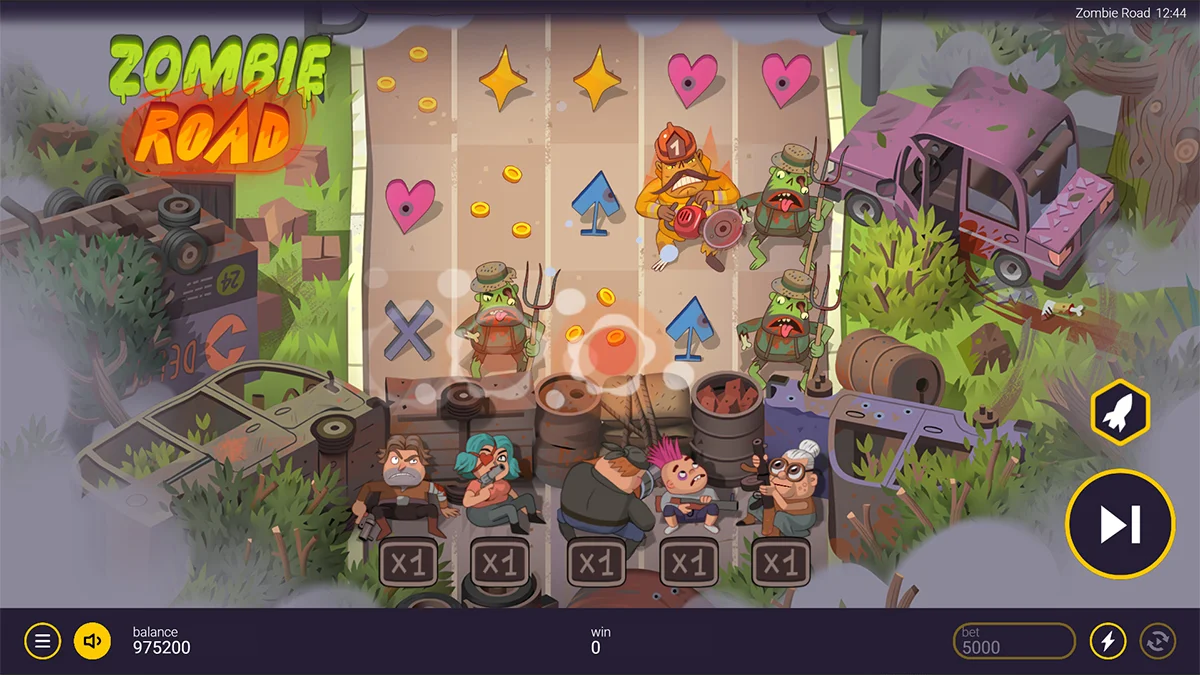The height and width of the screenshot is (675, 1200).
Task: Activate the lightning bolt turbo mode
Action: 1107,641
